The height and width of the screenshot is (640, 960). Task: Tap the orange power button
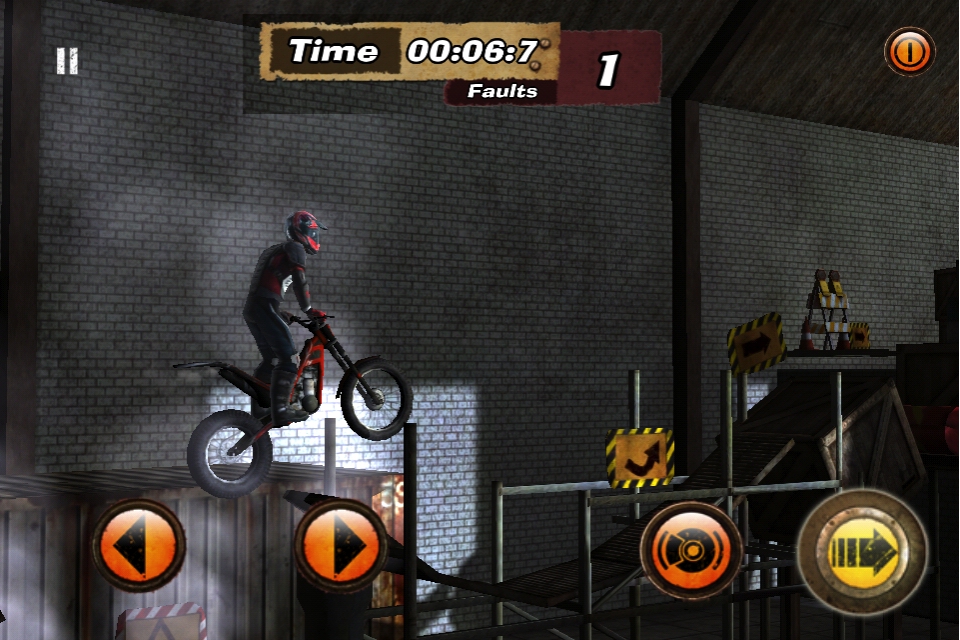tap(909, 52)
